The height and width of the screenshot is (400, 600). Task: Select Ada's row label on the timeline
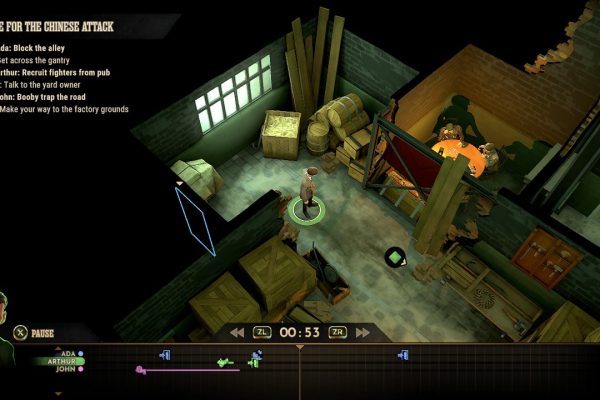point(68,353)
